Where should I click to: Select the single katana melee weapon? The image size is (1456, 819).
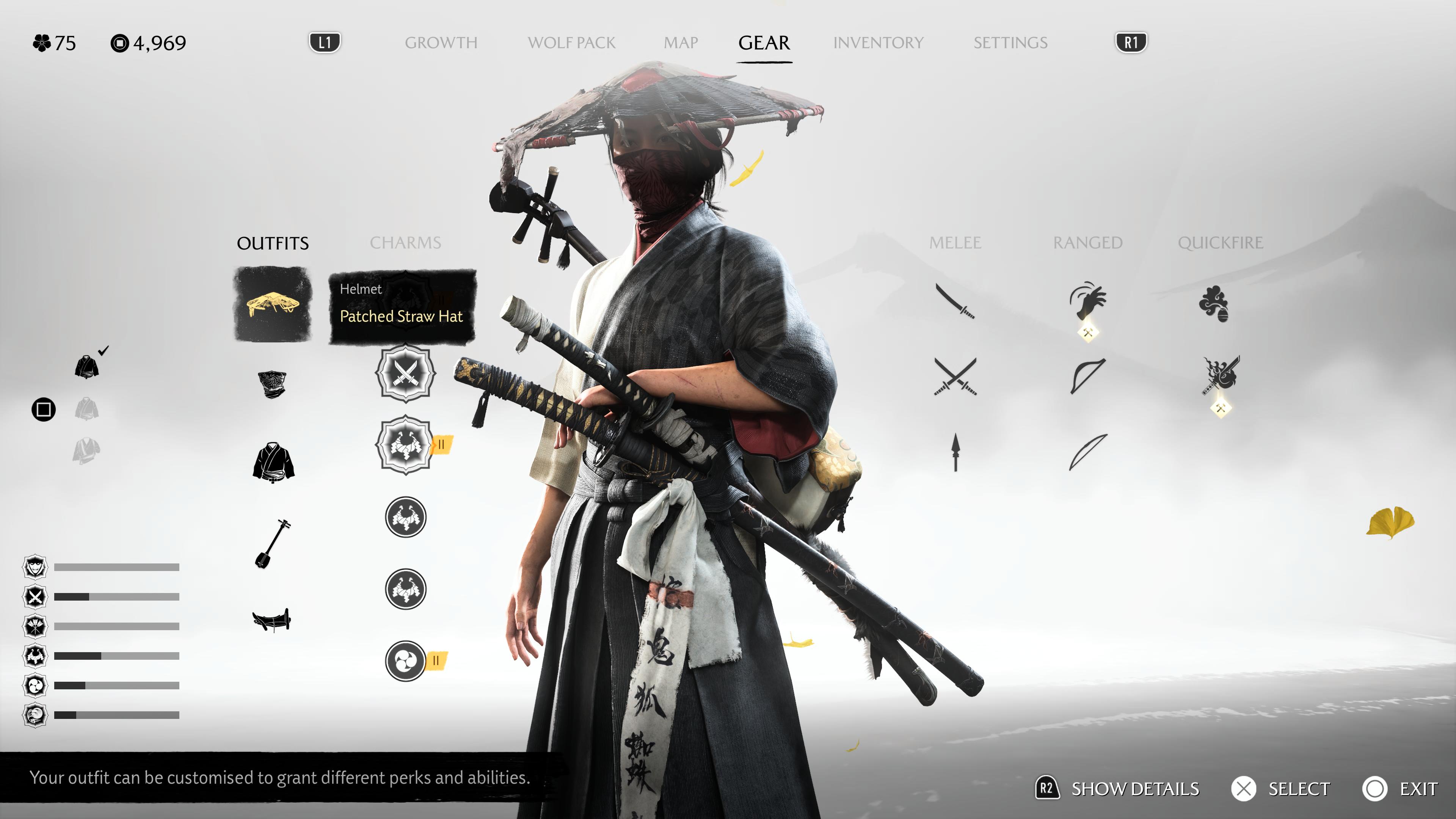point(955,301)
